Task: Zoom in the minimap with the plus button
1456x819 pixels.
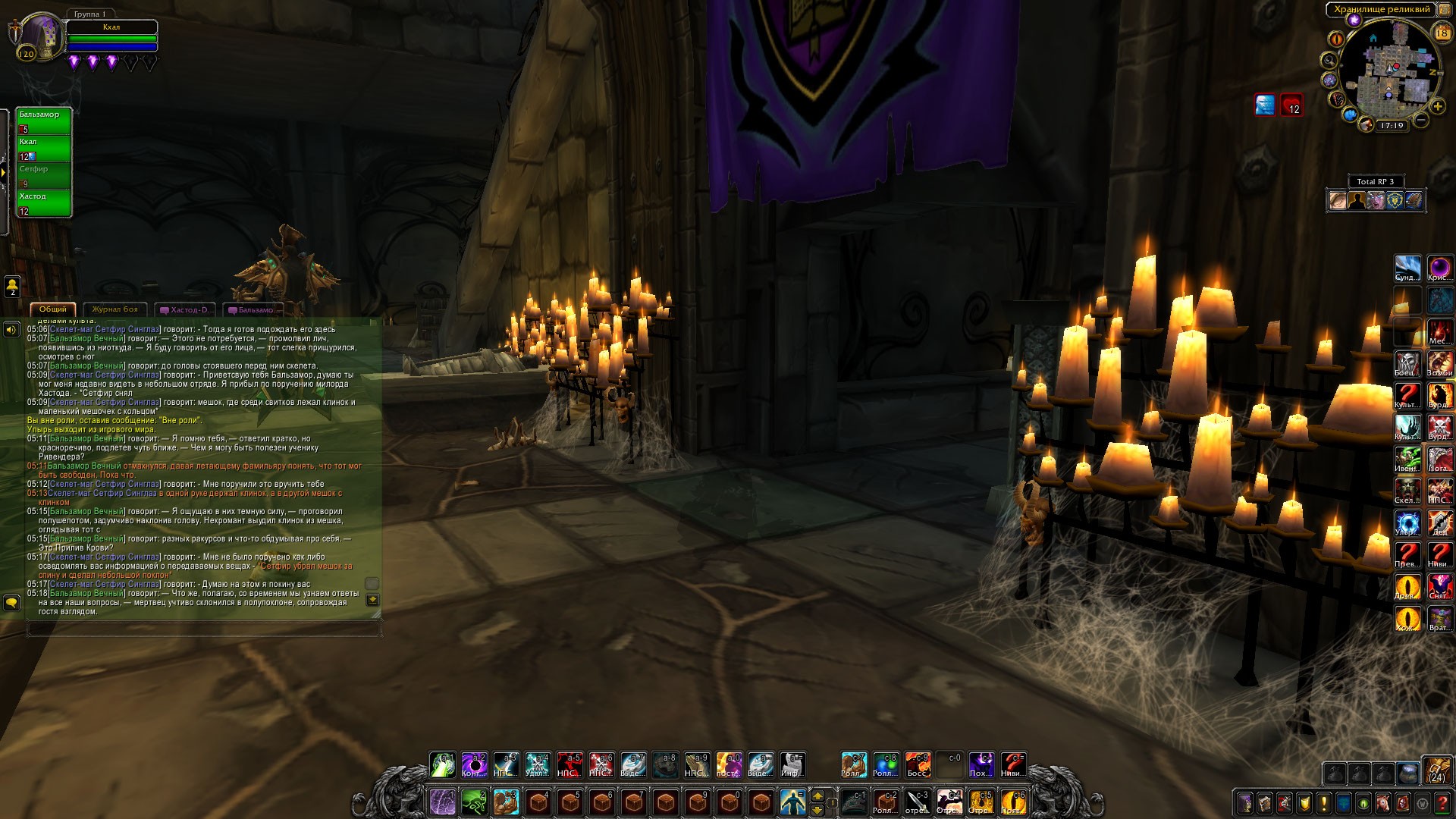Action: pyautogui.click(x=1436, y=107)
